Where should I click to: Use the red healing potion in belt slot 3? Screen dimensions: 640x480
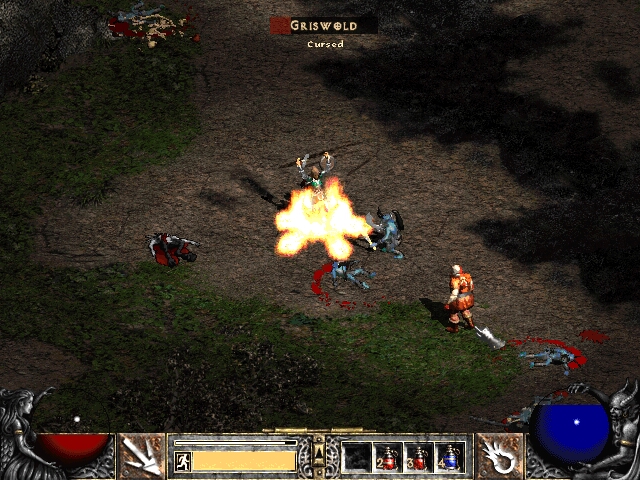pos(418,458)
